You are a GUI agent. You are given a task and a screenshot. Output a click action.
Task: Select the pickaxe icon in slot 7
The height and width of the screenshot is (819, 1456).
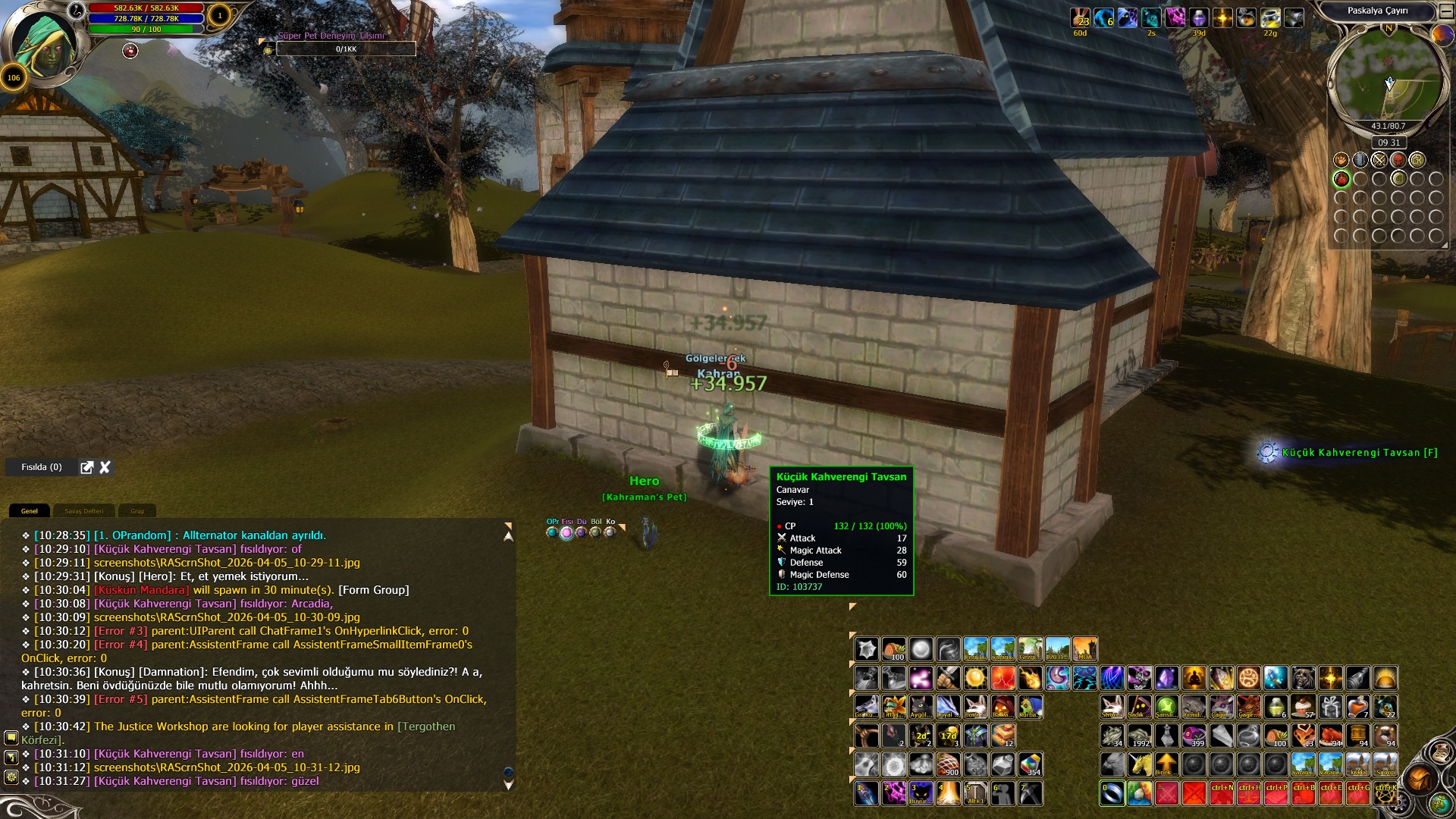coord(1030,792)
